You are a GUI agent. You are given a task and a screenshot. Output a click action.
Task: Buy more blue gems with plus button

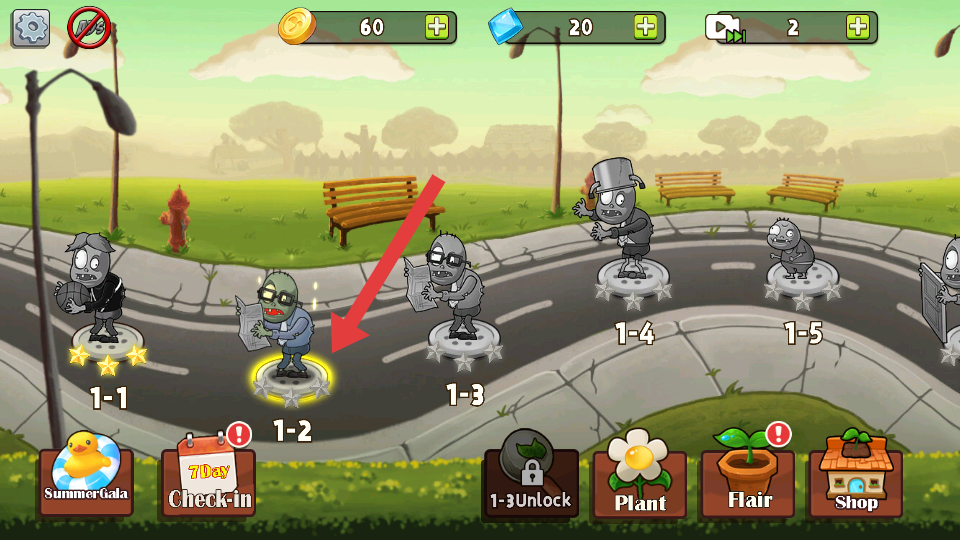646,27
